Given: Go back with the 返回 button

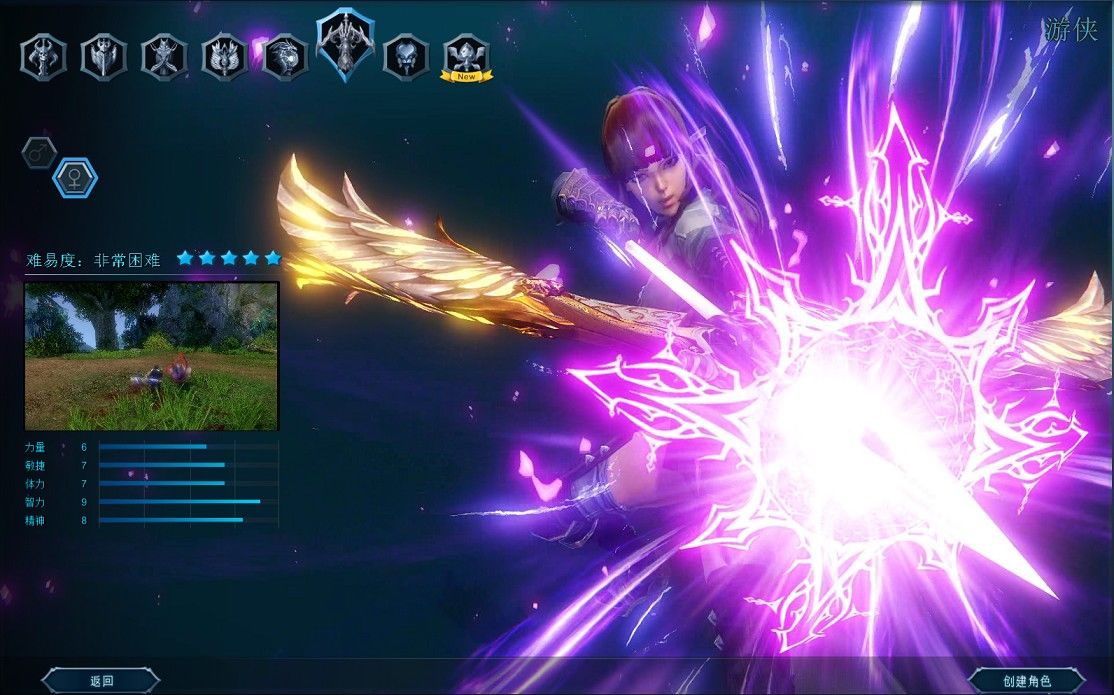Looking at the screenshot, I should (x=101, y=681).
